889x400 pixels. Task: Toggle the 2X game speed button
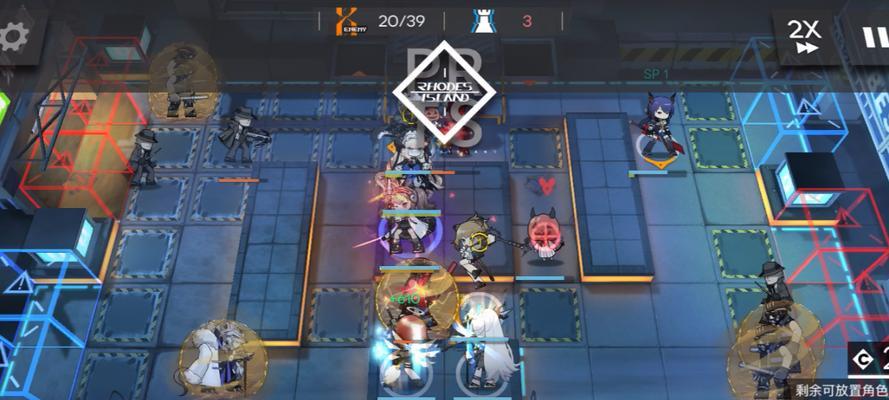tap(805, 36)
